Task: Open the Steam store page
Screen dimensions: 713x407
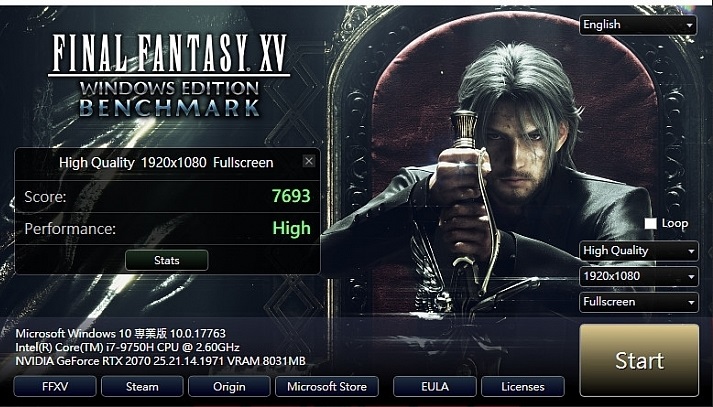Action: point(143,386)
